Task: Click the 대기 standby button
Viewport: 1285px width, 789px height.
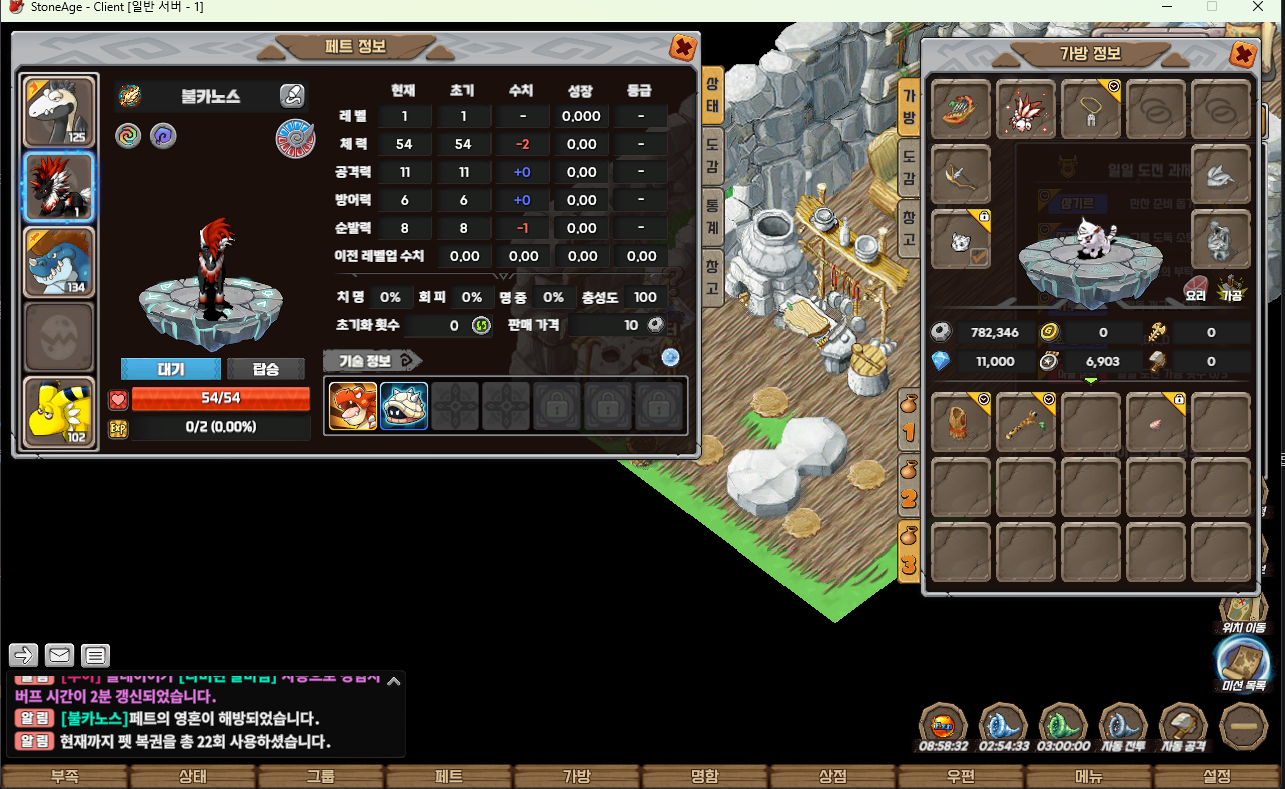Action: pyautogui.click(x=171, y=369)
